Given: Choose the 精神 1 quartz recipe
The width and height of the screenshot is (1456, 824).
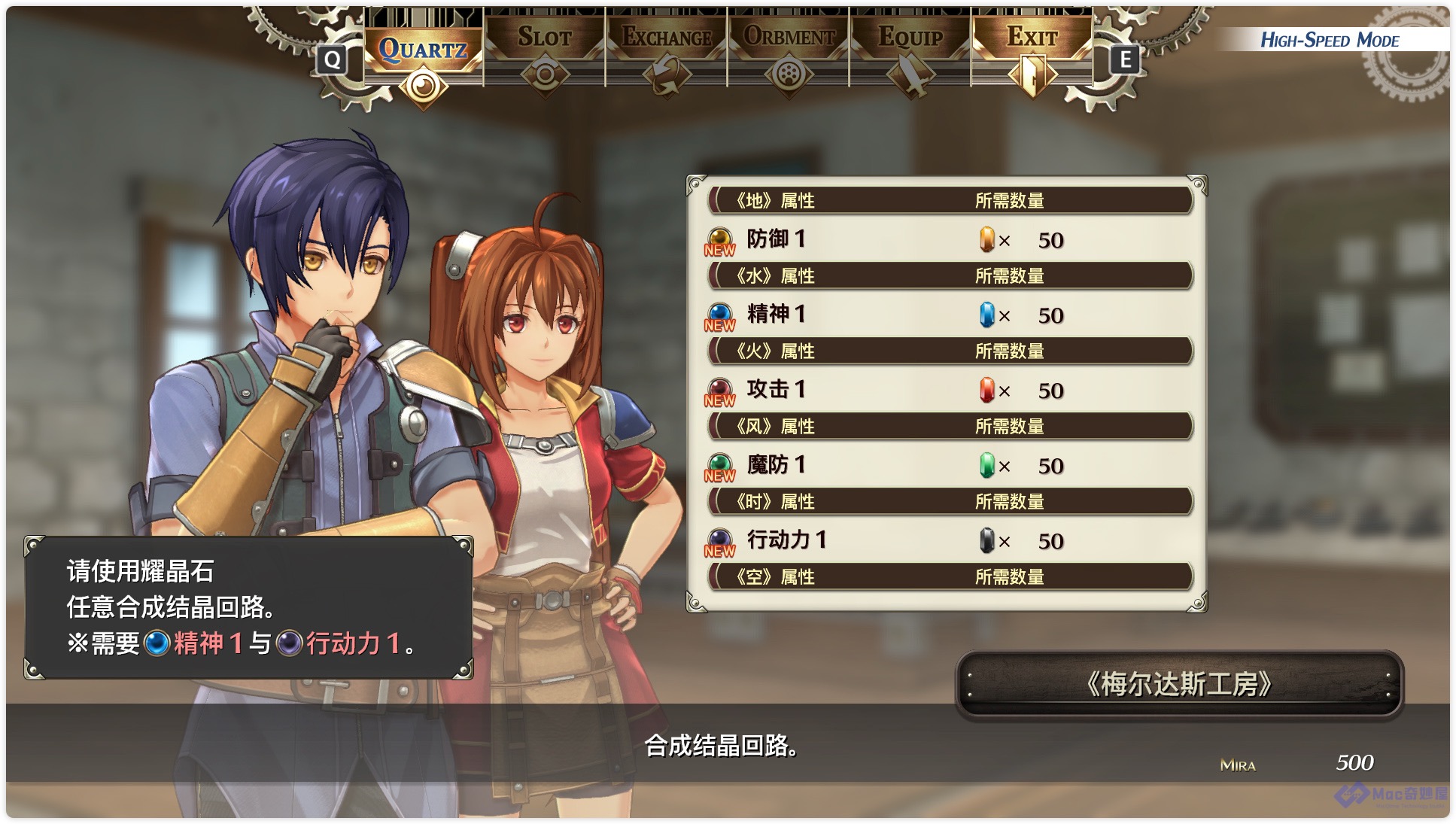Looking at the screenshot, I should [x=948, y=315].
